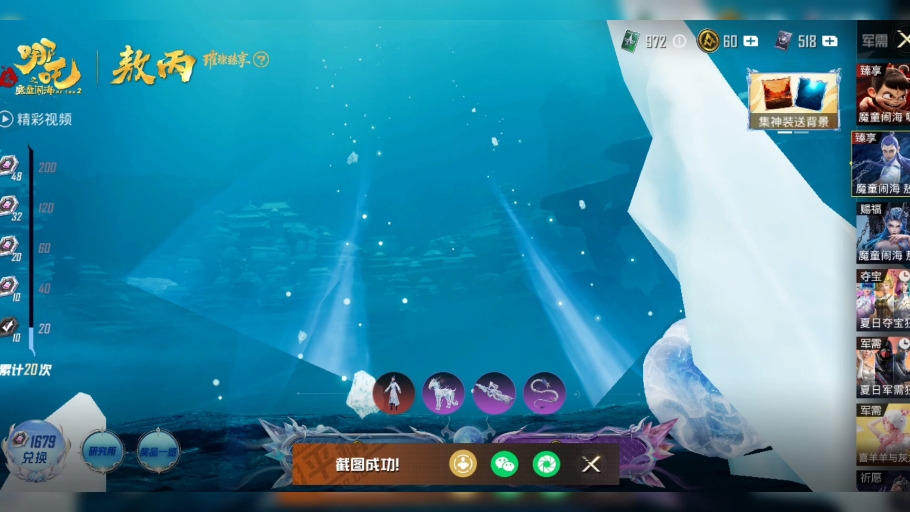Add more purple ticket currency
This screenshot has width=910, height=512.
[x=830, y=41]
